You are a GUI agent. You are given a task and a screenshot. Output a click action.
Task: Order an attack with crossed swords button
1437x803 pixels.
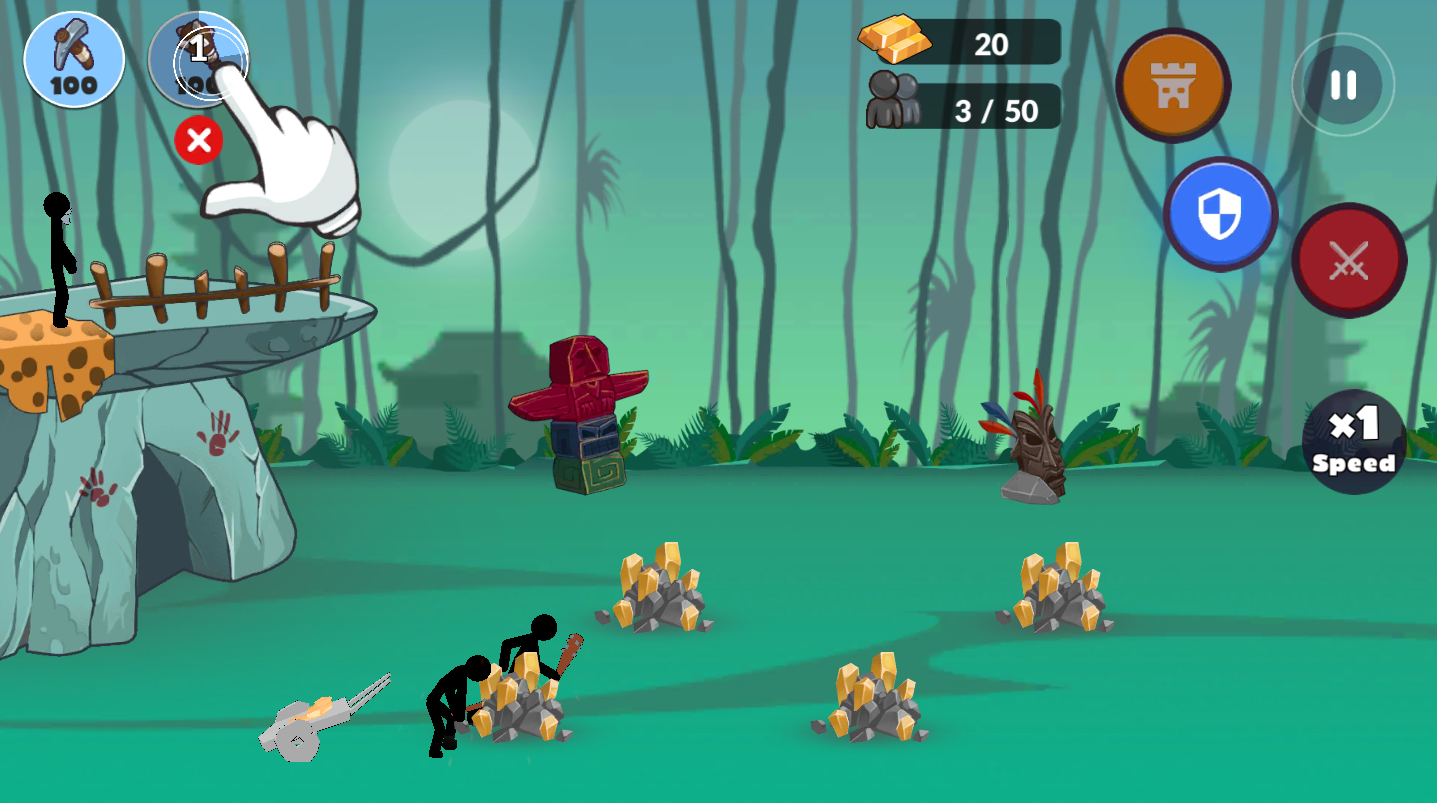(x=1348, y=260)
